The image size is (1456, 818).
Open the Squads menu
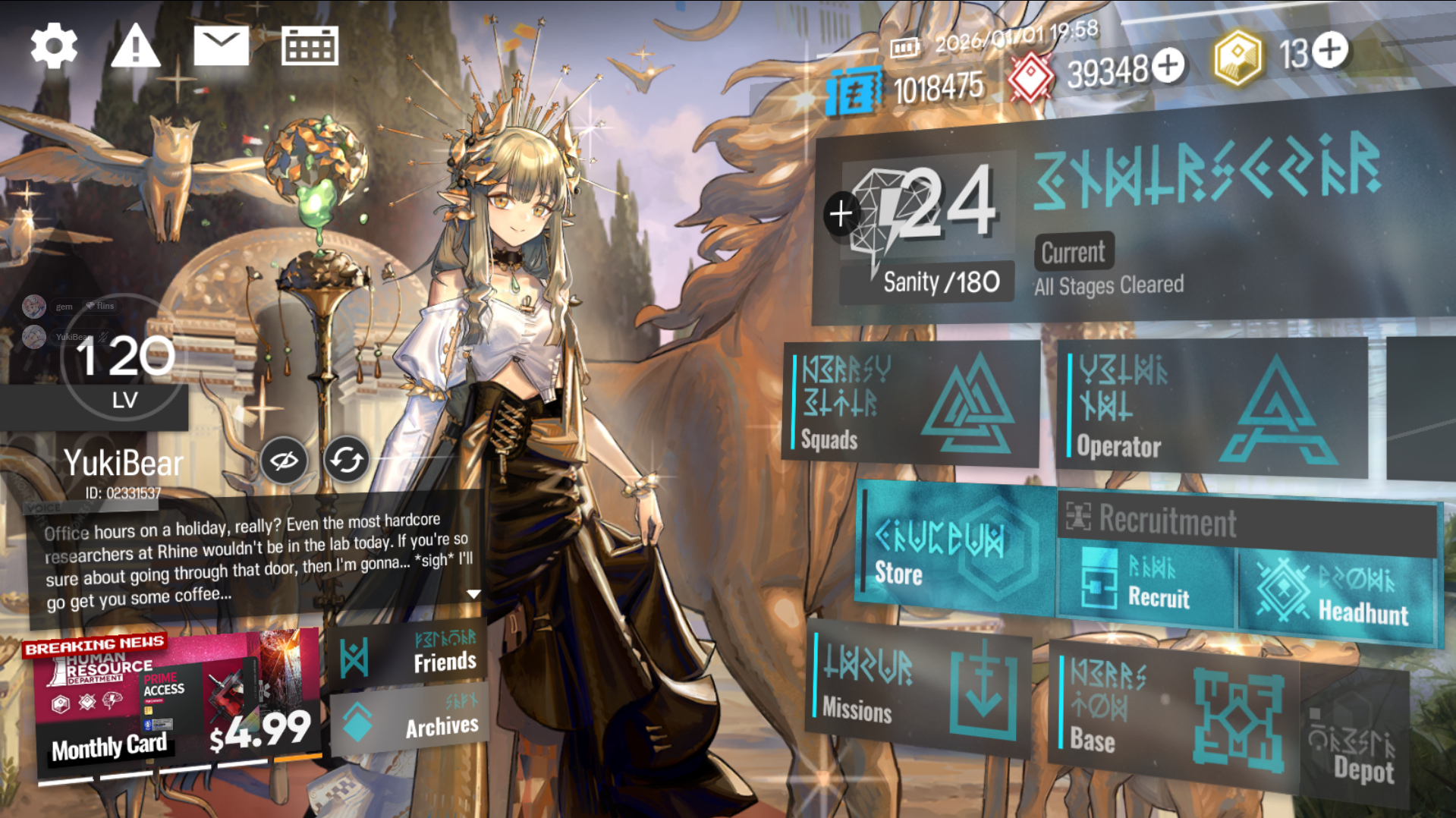[910, 403]
